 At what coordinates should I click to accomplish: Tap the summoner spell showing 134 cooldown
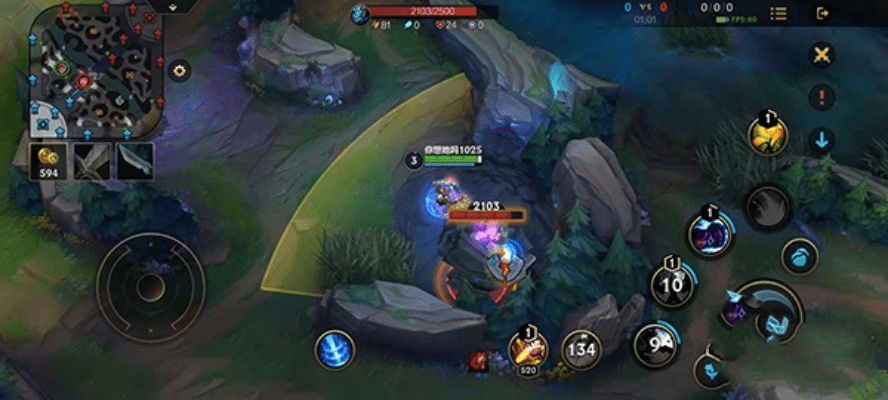(x=581, y=349)
